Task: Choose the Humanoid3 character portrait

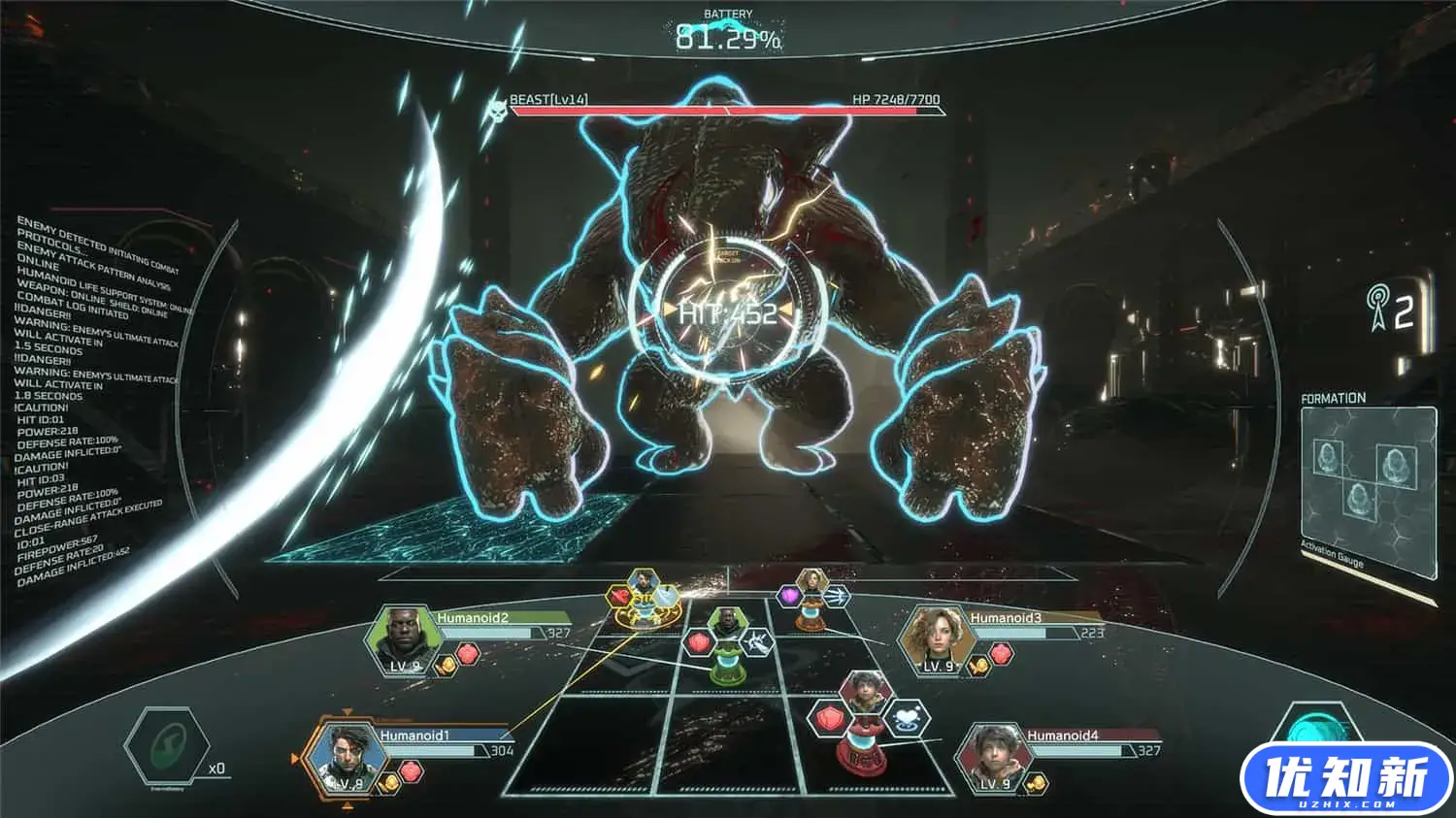Action: click(x=934, y=638)
